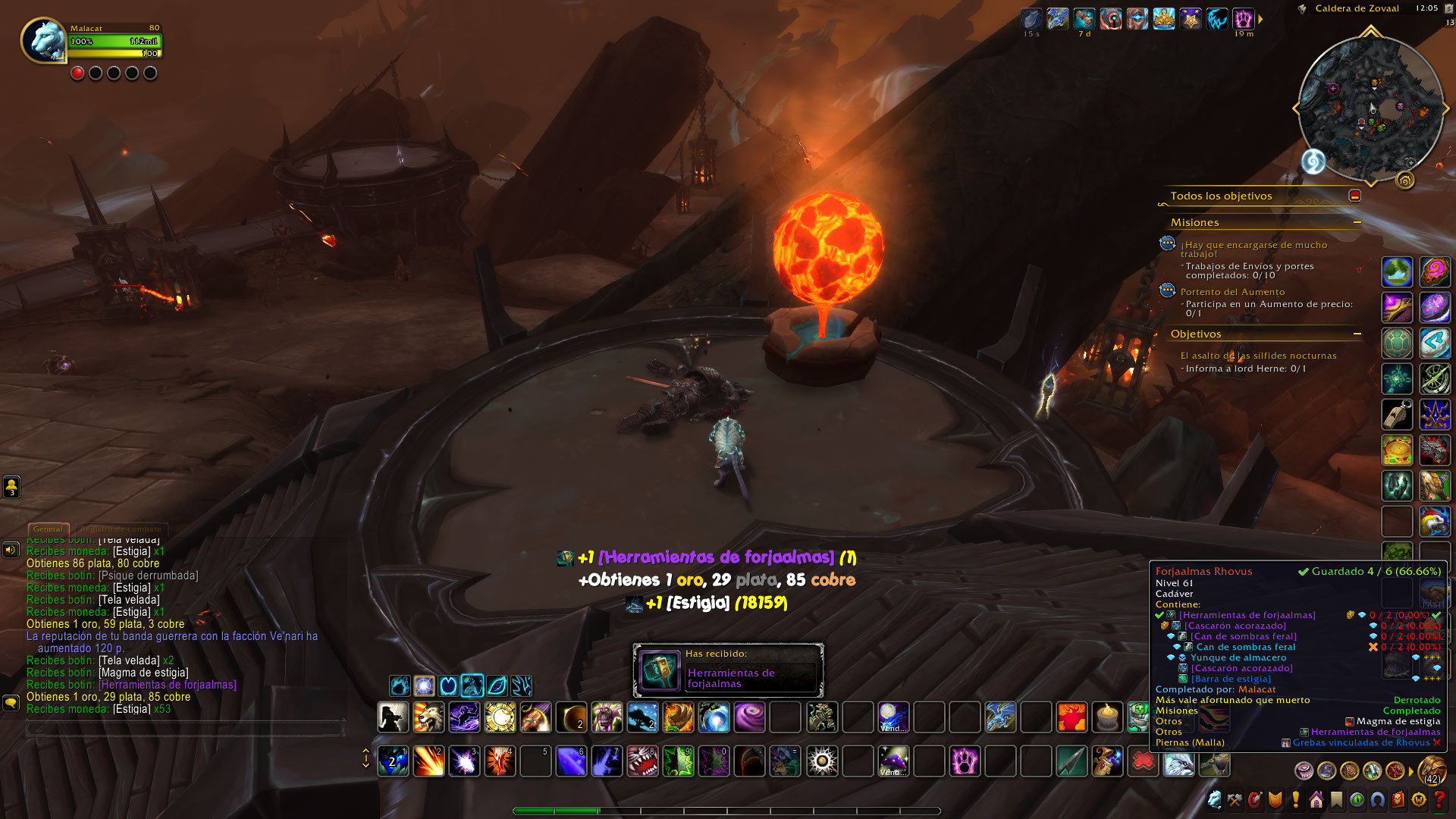The height and width of the screenshot is (819, 1456).
Task: Select the Portento del Aumento quest
Action: tap(1232, 292)
